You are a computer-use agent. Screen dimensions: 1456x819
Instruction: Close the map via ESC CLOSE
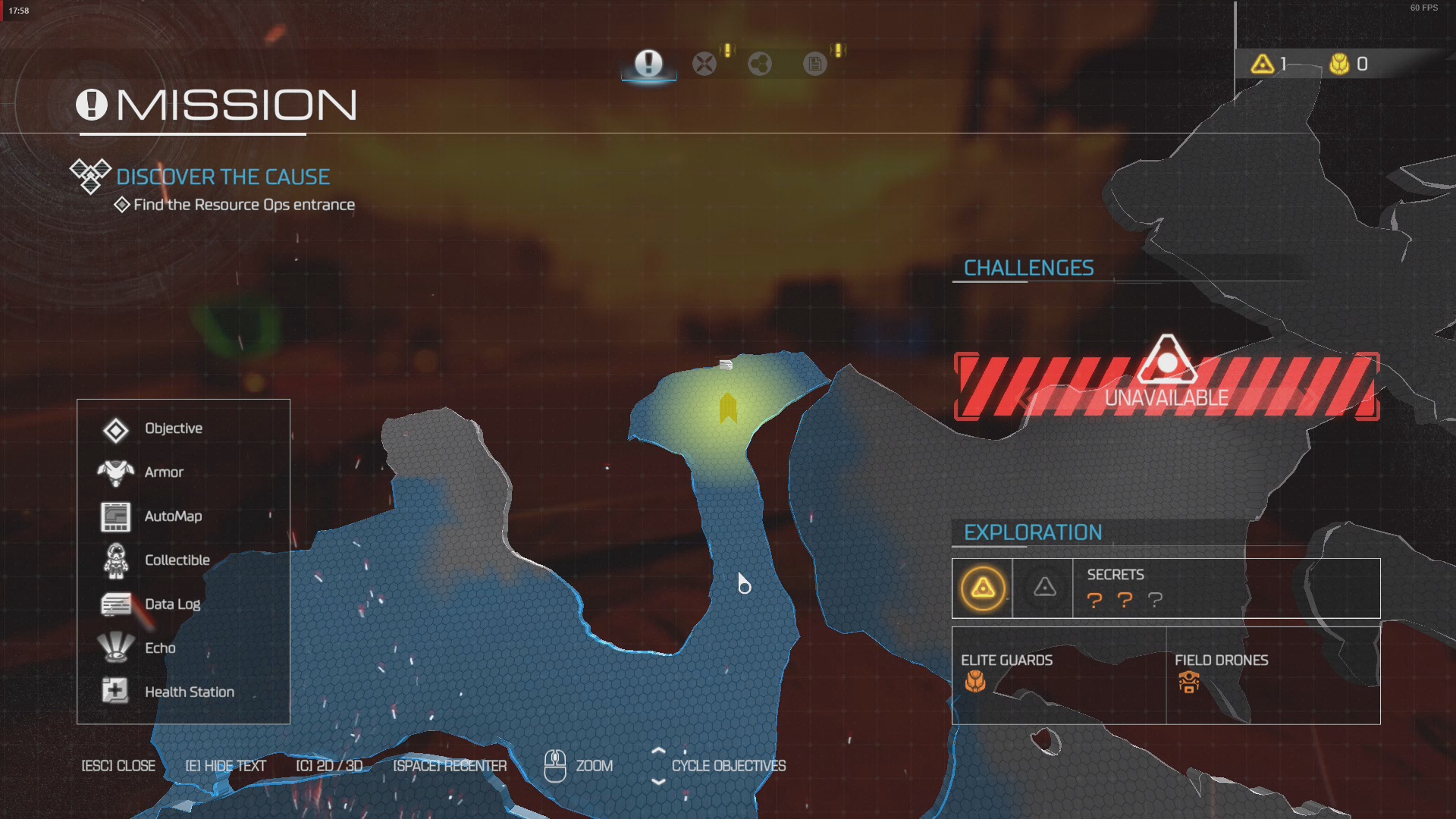tap(118, 766)
